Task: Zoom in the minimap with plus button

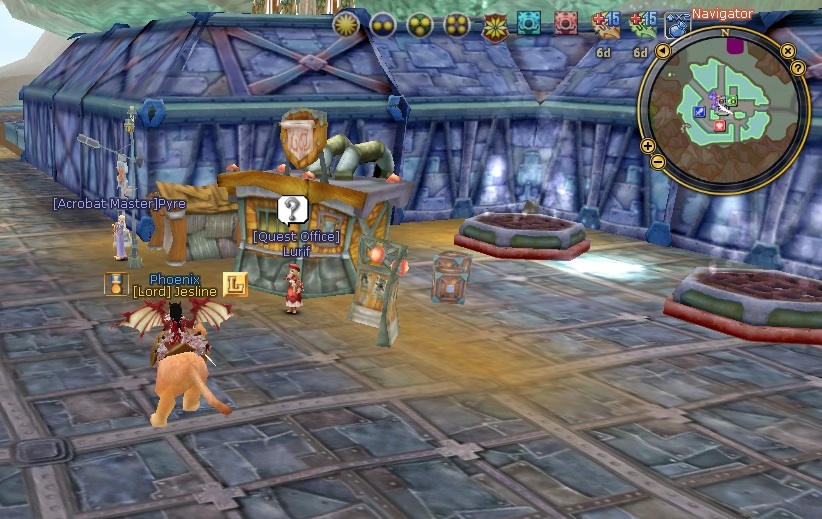Action: 649,146
